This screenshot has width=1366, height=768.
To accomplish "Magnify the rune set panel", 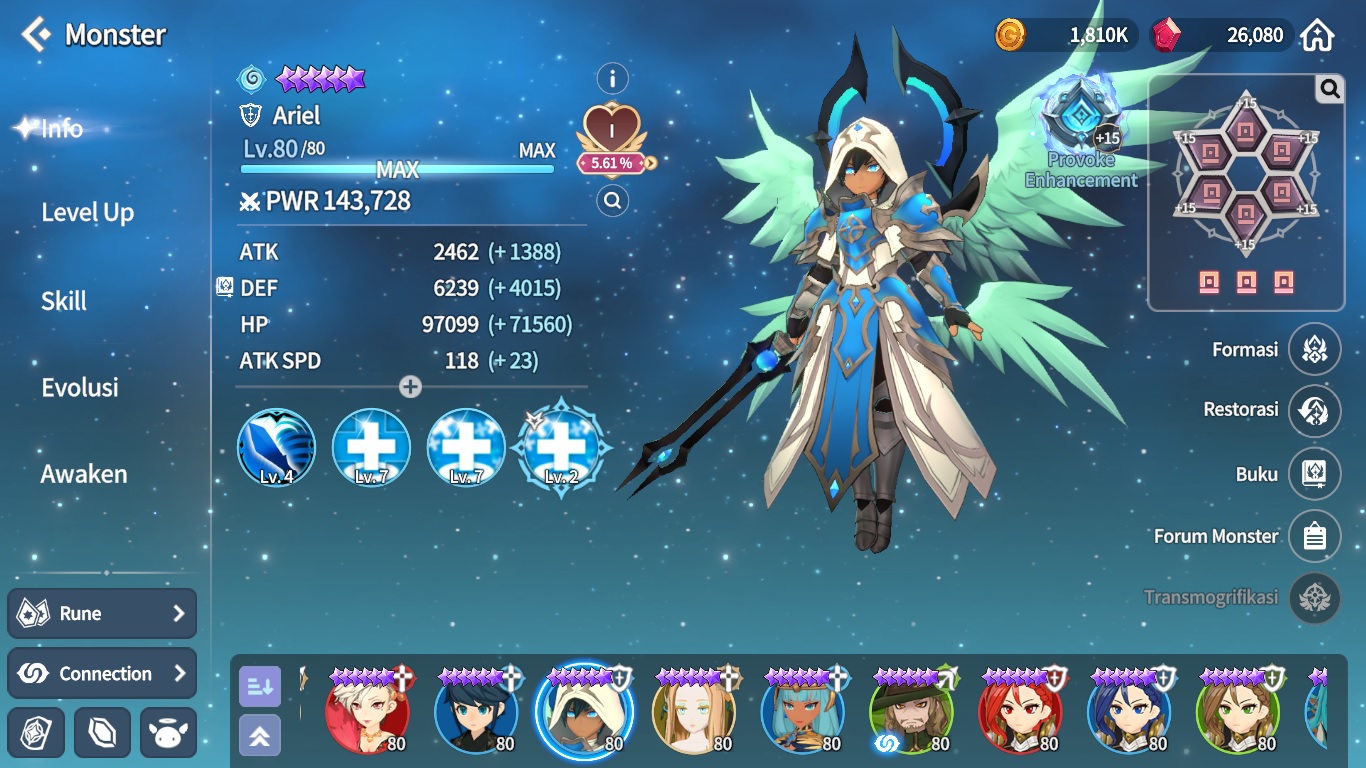I will pyautogui.click(x=1329, y=90).
